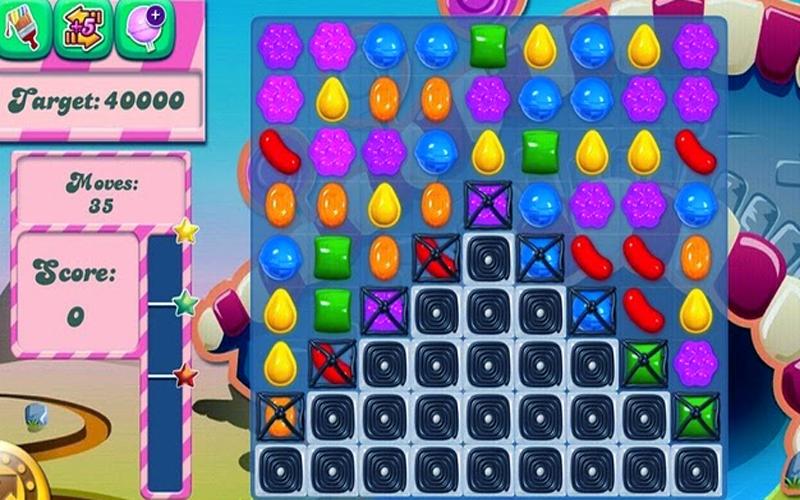The height and width of the screenshot is (500, 800).
Task: Select the yellow drop between two orange candies
Action: pos(384,203)
